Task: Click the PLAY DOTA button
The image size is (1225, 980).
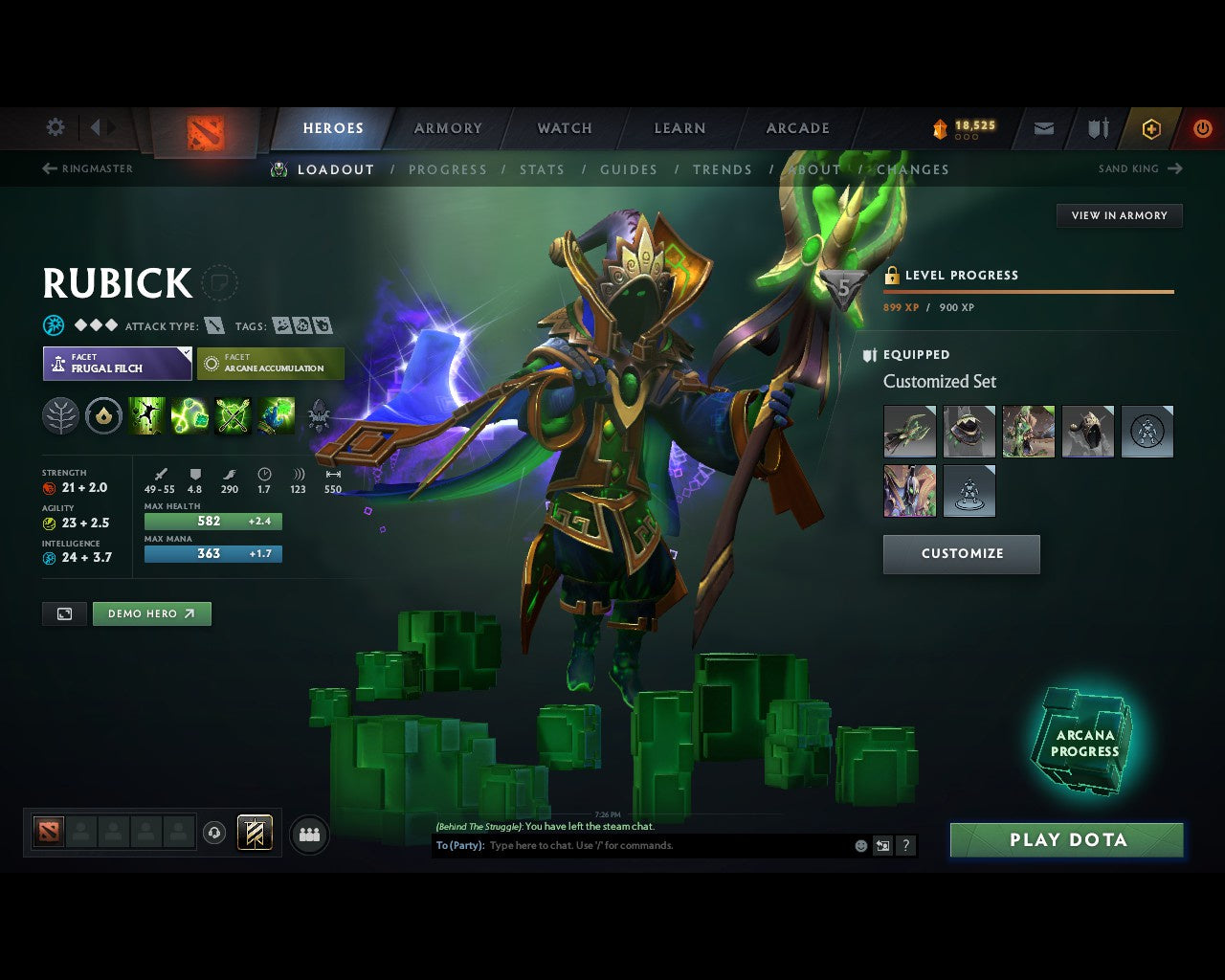Action: point(1066,839)
